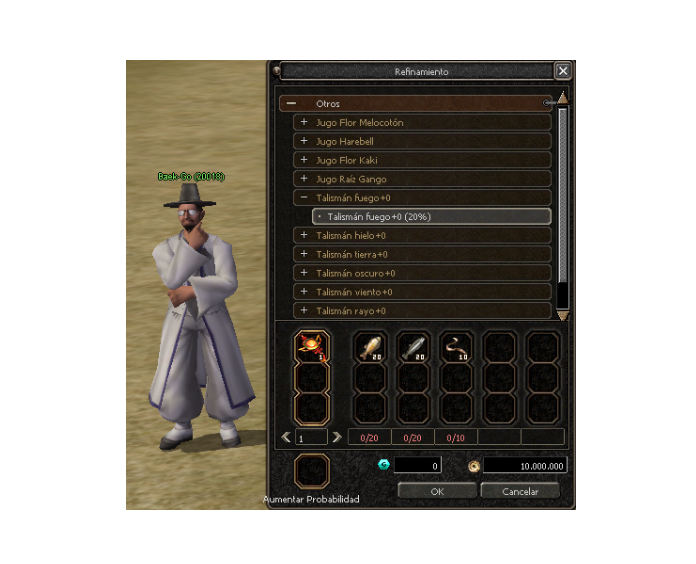The height and width of the screenshot is (564, 696).
Task: Expand the Talismán tierra+0 entry
Action: (304, 255)
